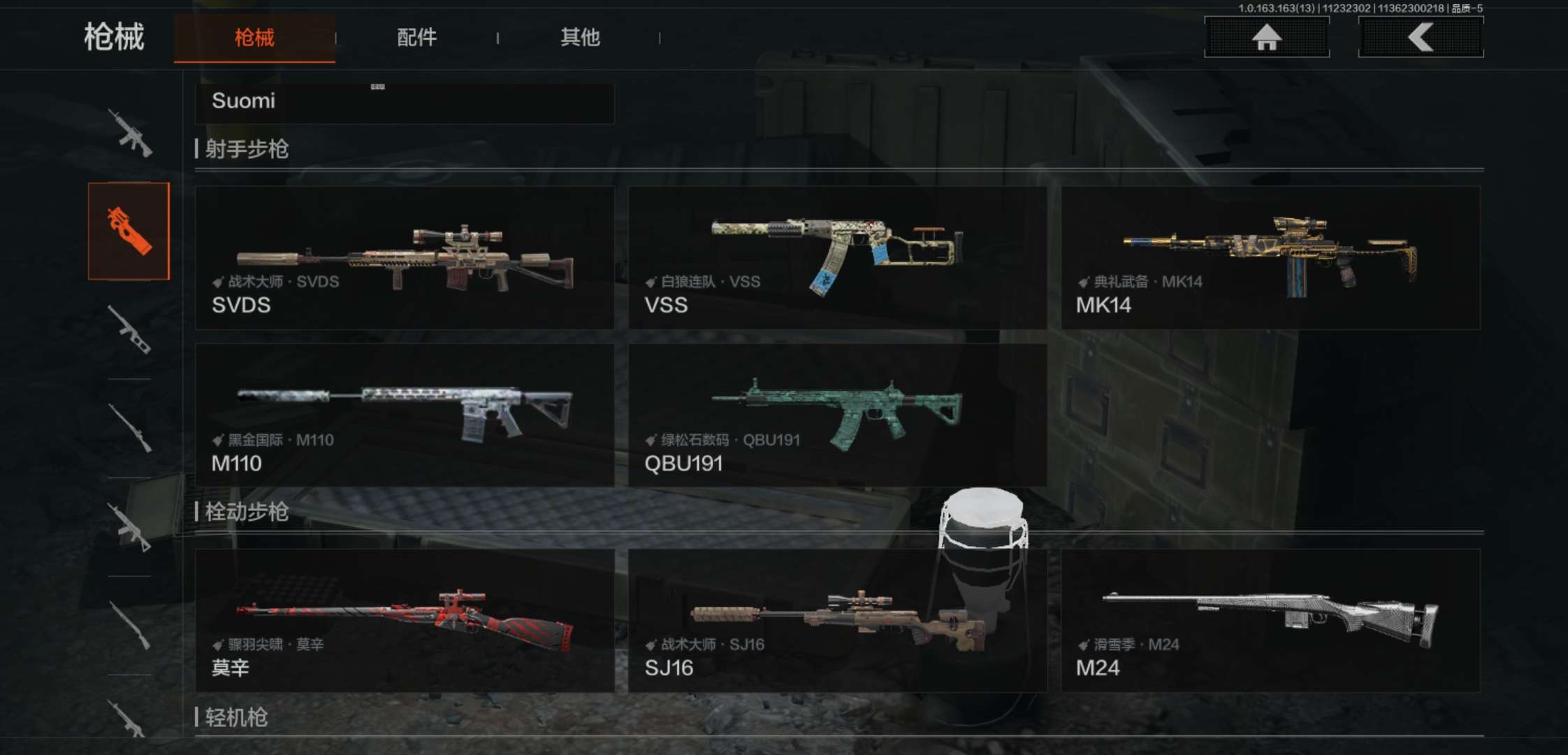Pick the M24 sniper rifle card
Viewport: 1568px width, 755px height.
pyautogui.click(x=1270, y=621)
